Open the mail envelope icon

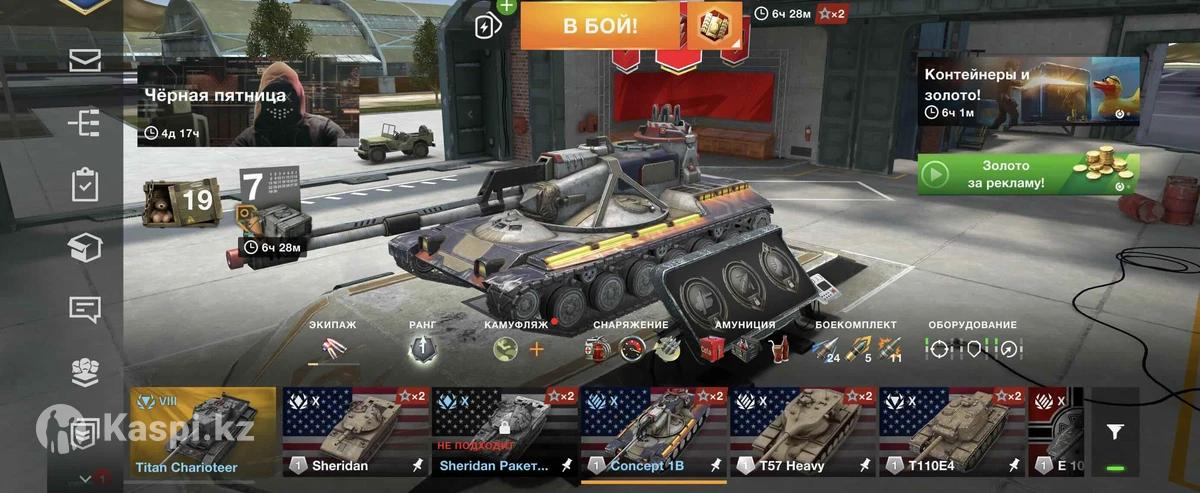pos(85,60)
